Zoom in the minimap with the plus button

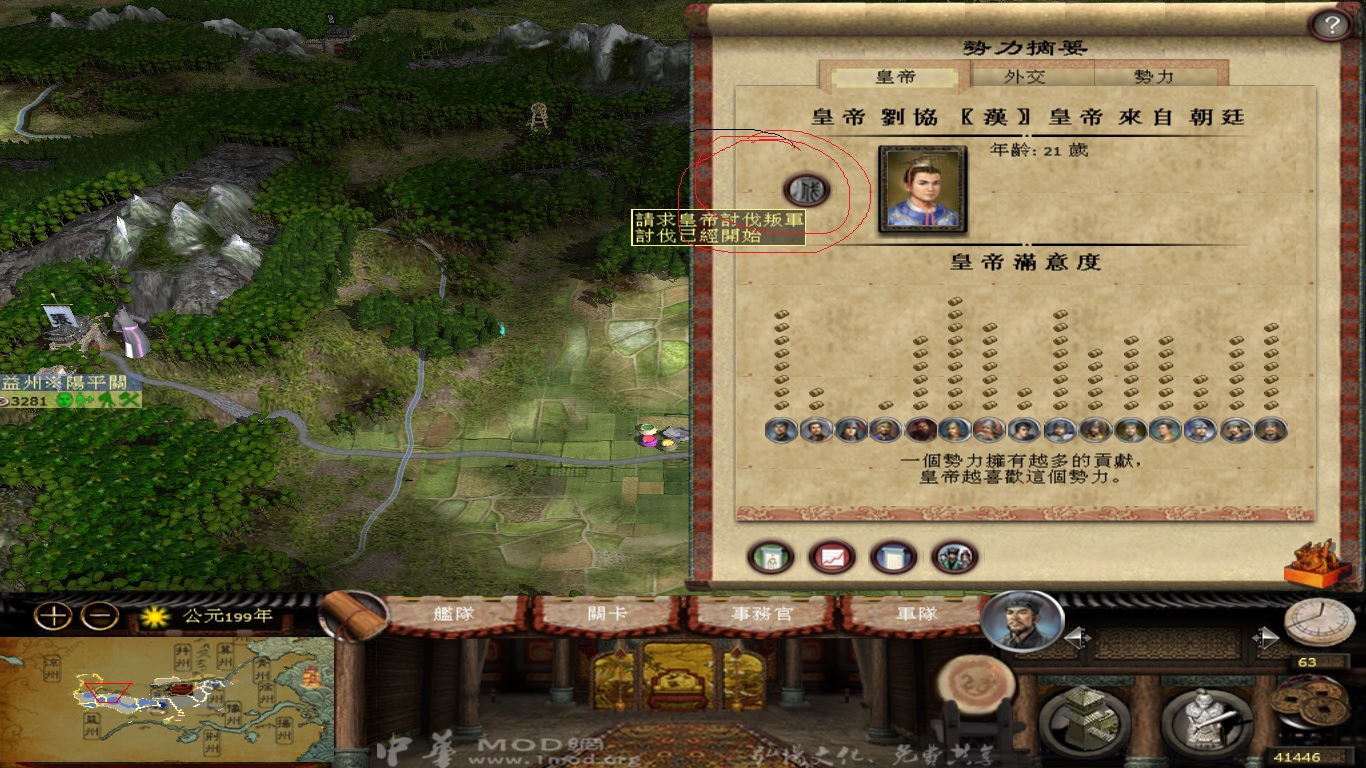click(x=52, y=616)
